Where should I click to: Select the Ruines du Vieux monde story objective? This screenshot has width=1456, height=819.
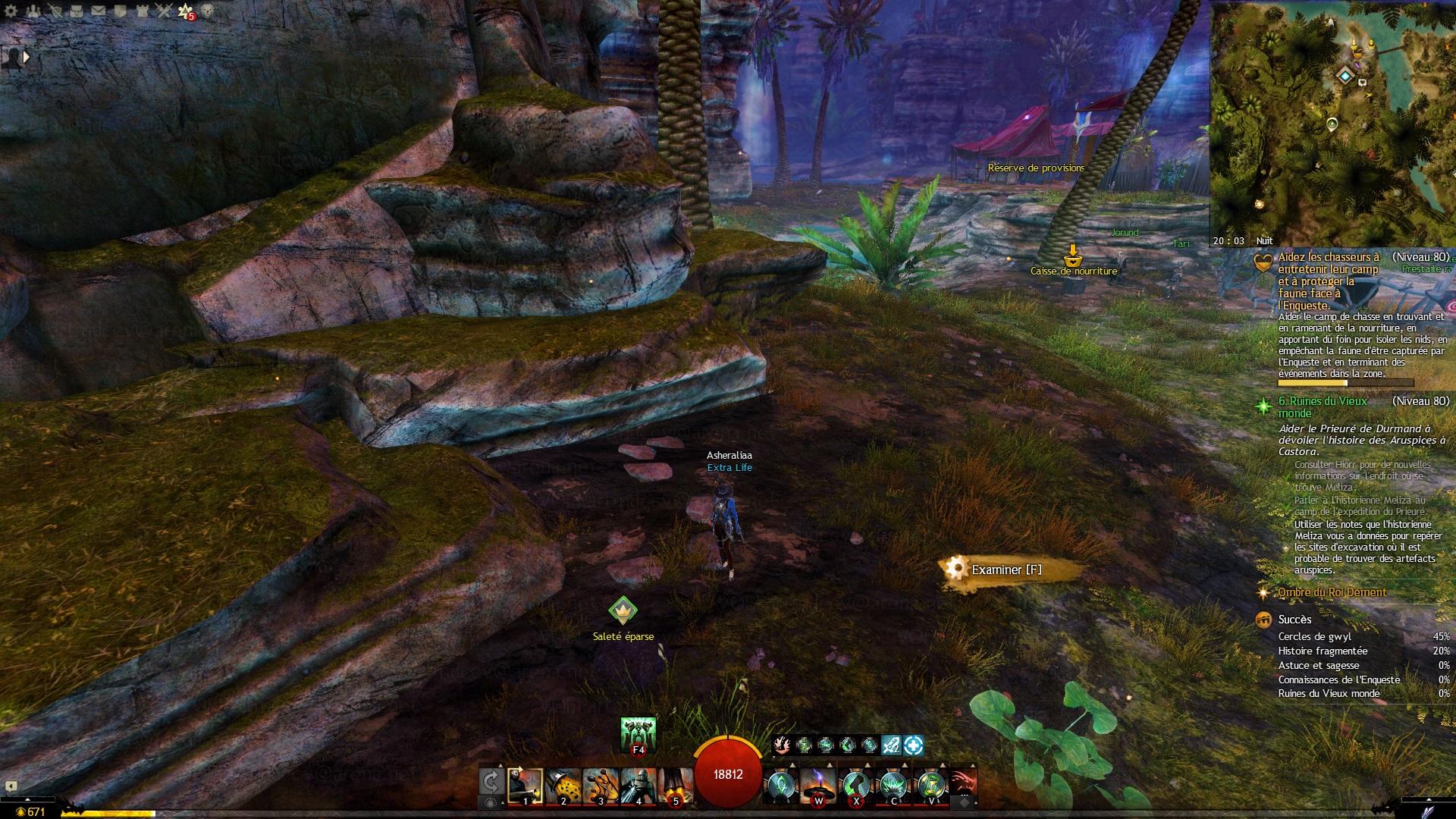[1323, 406]
